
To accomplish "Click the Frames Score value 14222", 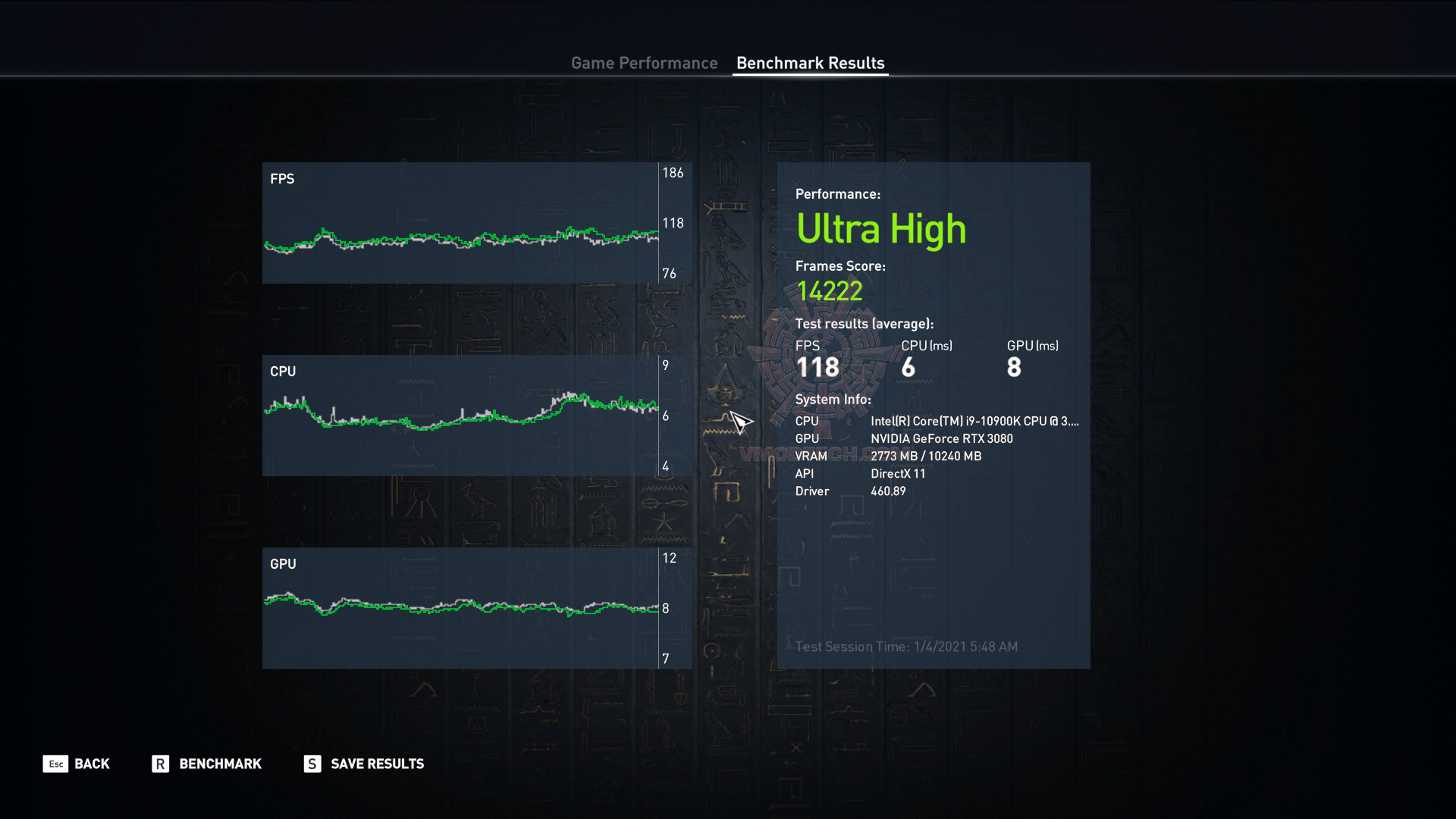I will point(830,292).
